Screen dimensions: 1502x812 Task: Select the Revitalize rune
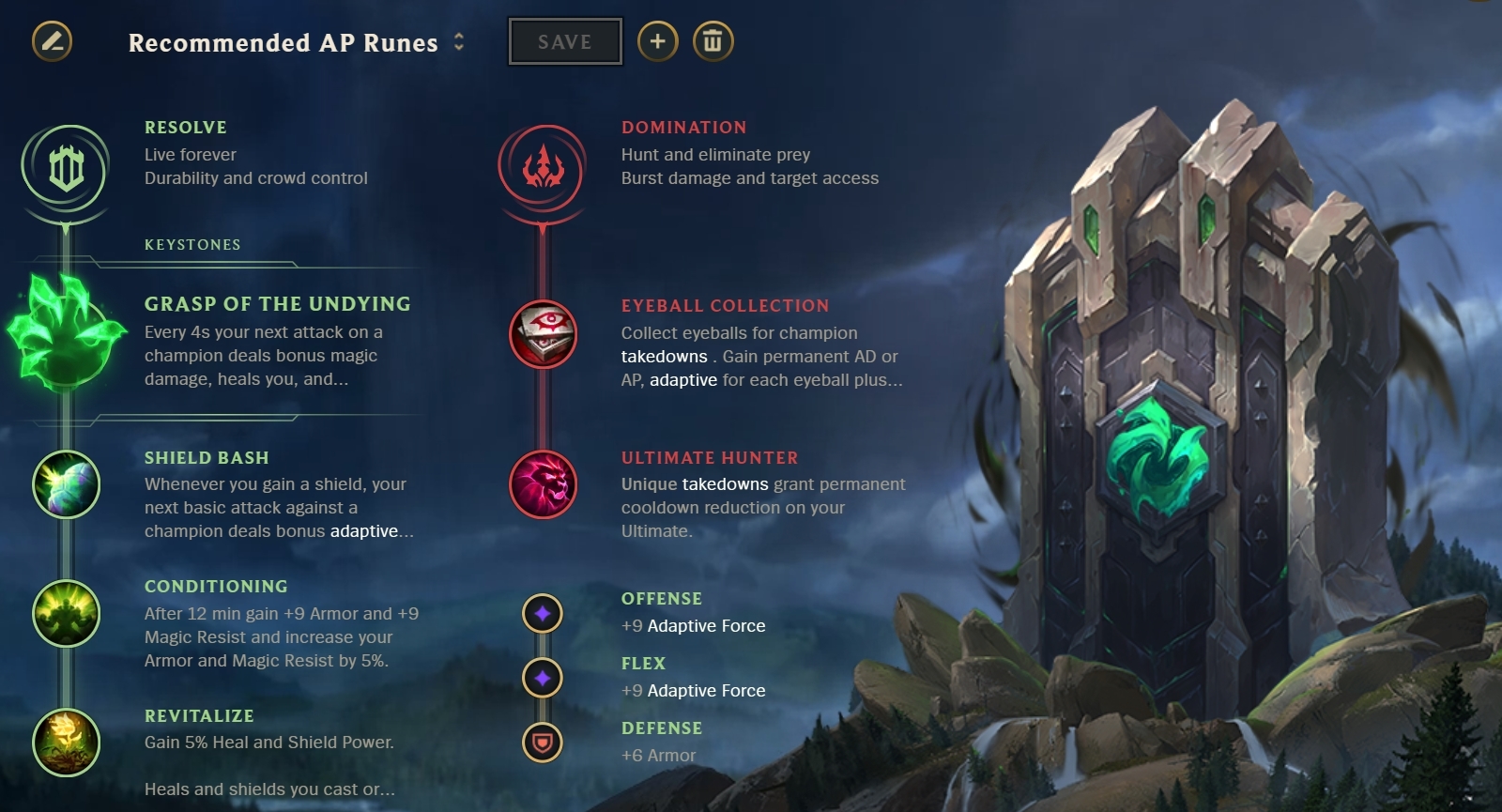[66, 742]
